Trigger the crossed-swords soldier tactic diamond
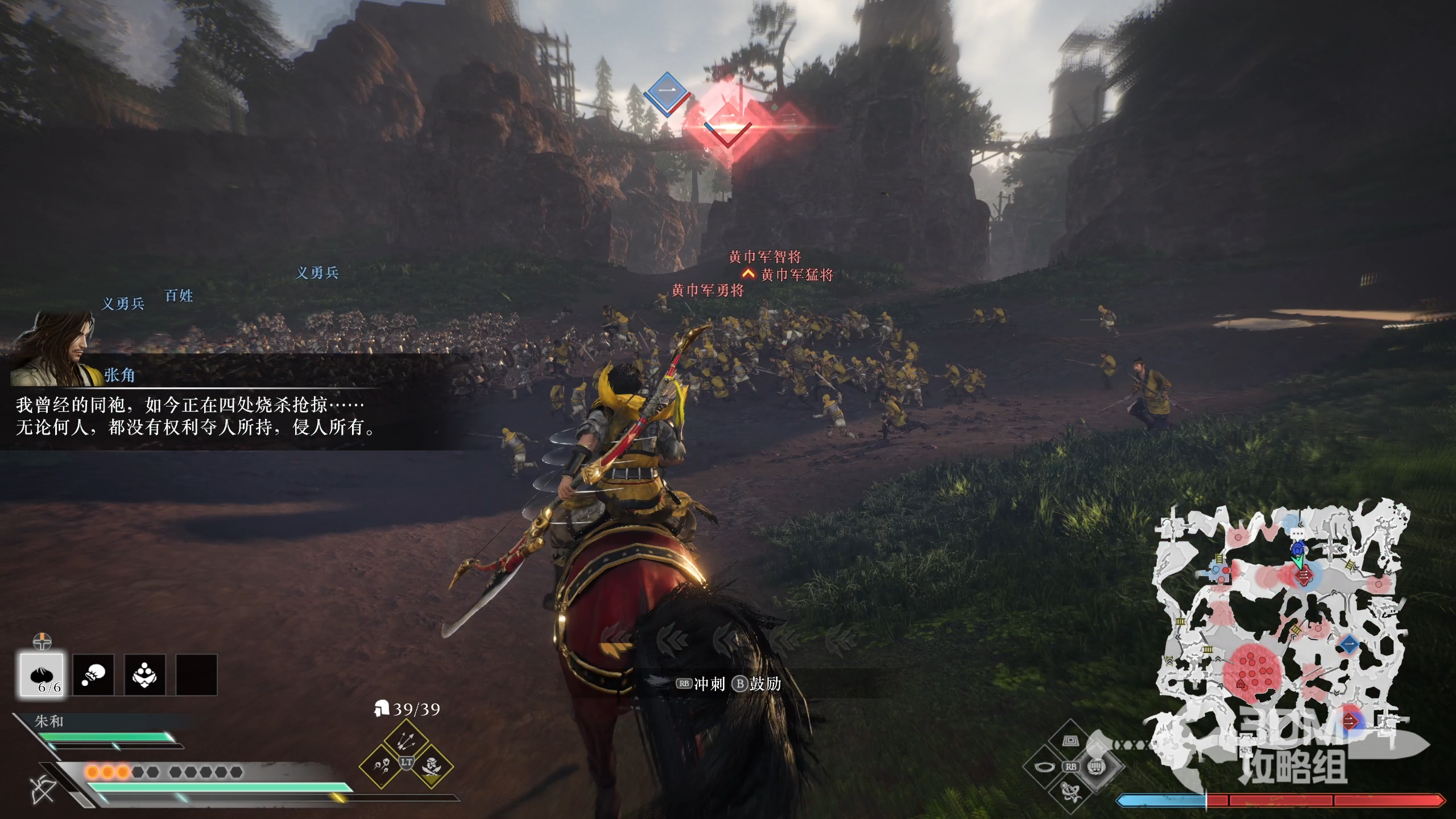The width and height of the screenshot is (1456, 819). pyautogui.click(x=432, y=766)
